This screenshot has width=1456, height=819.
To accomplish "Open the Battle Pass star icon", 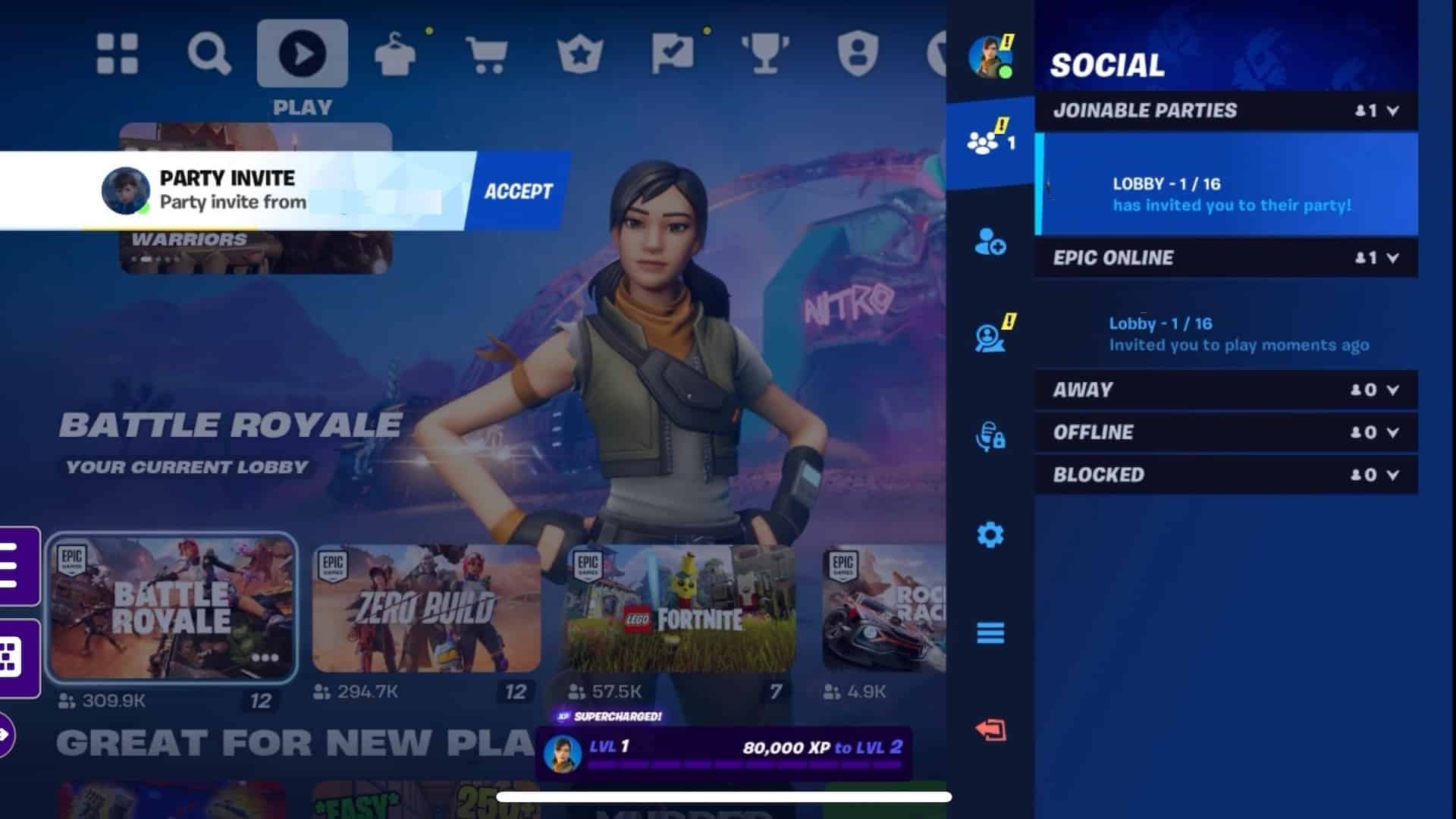I will [579, 52].
